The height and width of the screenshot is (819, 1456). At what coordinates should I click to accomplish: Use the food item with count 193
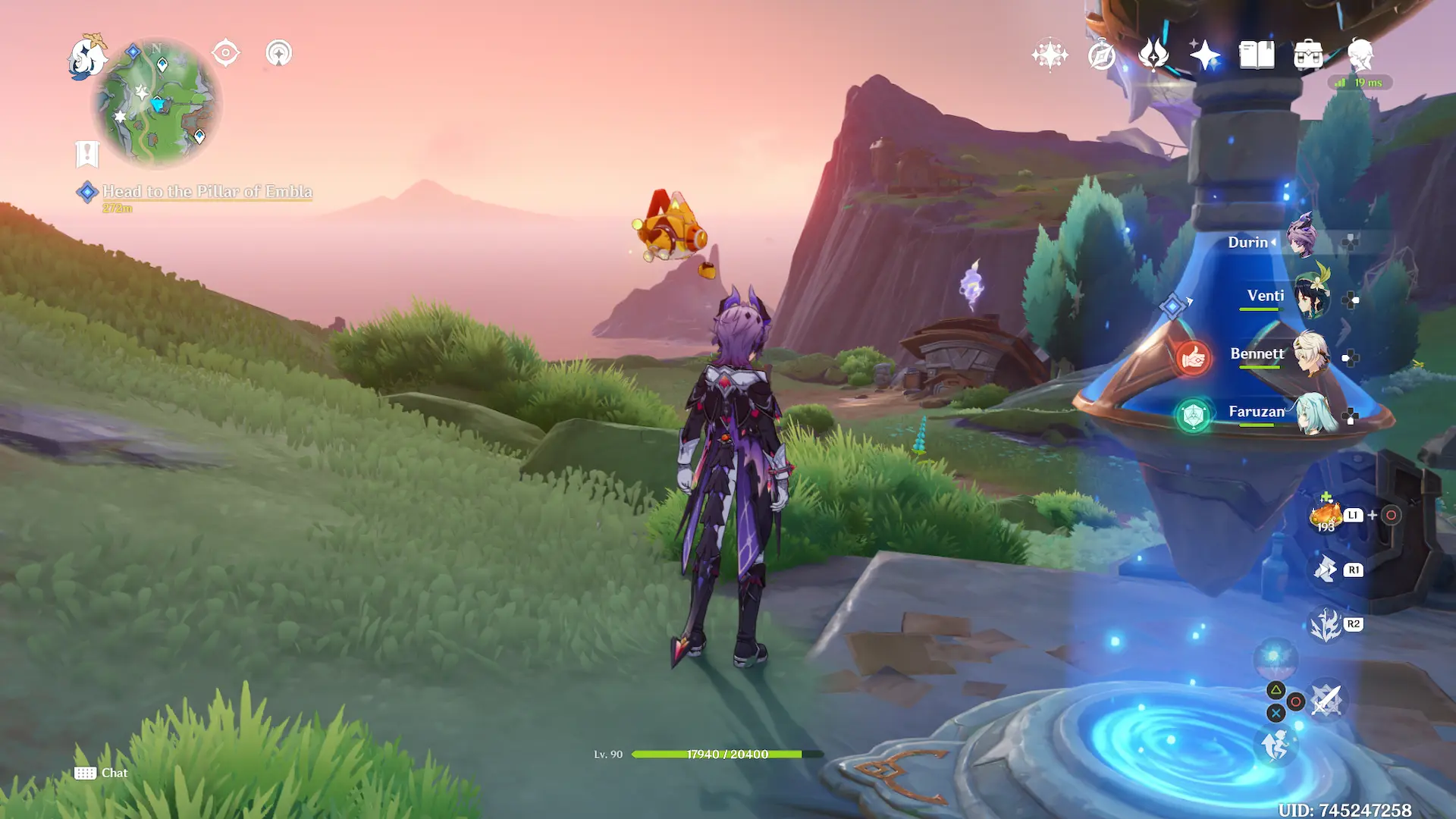1326,516
